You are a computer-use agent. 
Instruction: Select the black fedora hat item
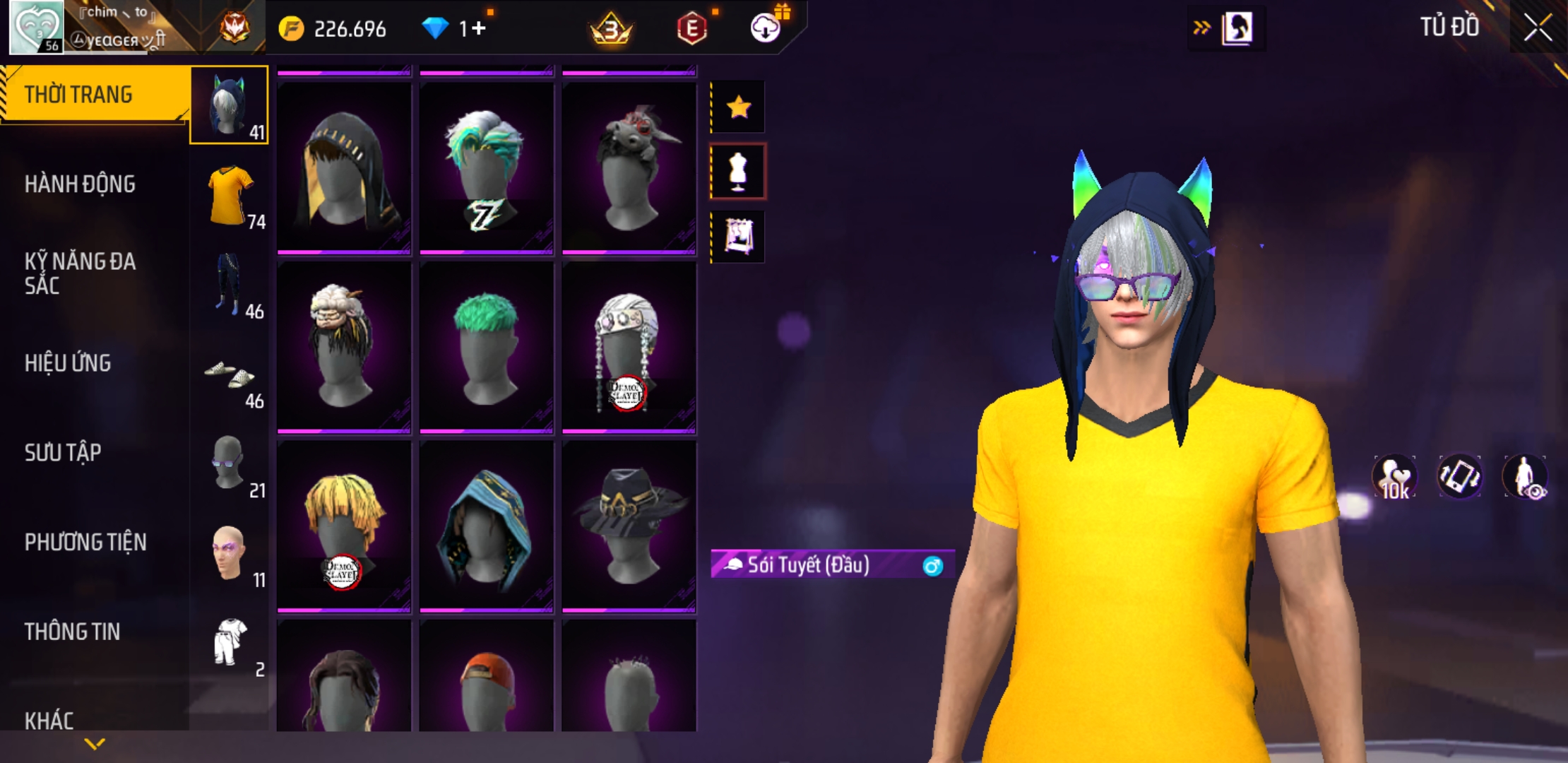tap(629, 526)
